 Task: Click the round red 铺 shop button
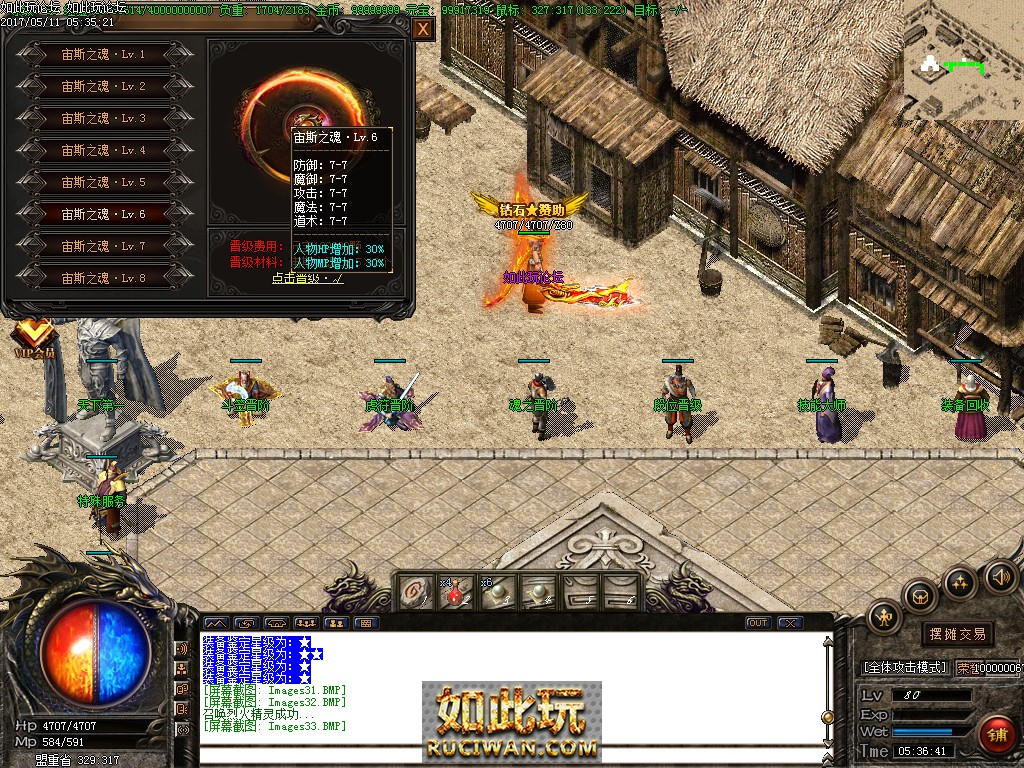tap(996, 735)
